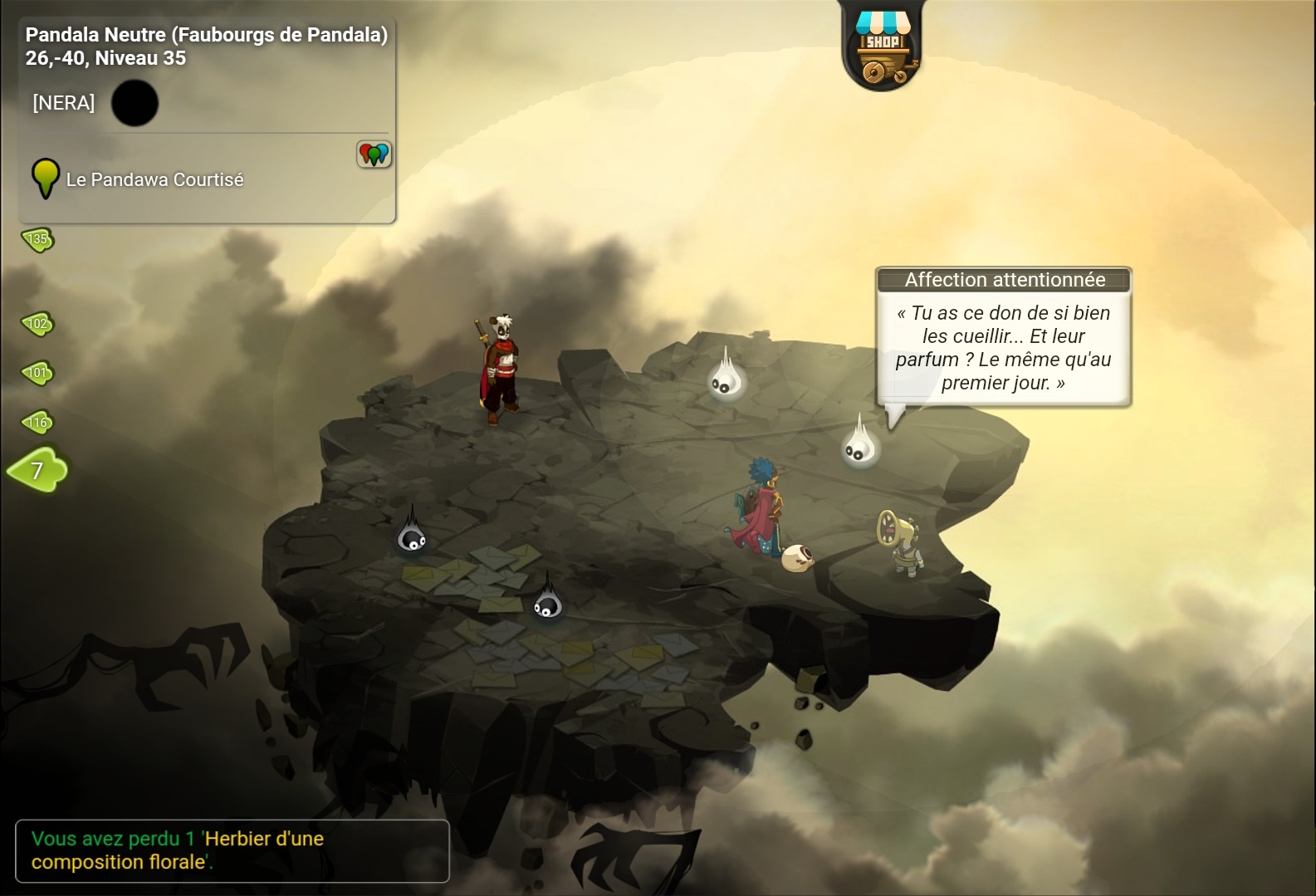Image resolution: width=1316 pixels, height=896 pixels.
Task: Select the green leaf badge numbered 102
Action: 37,324
